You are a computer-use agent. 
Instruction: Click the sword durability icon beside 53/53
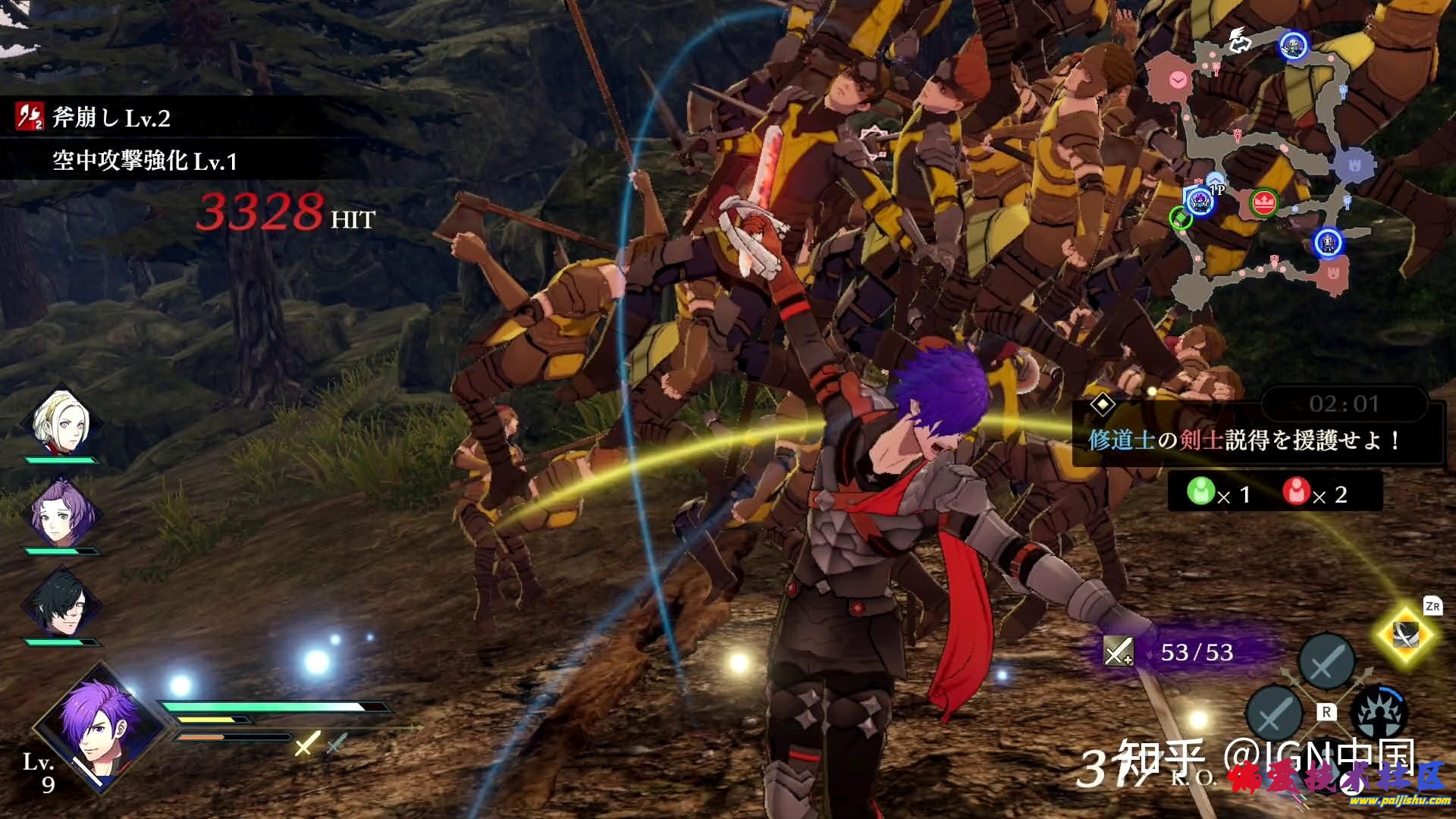pyautogui.click(x=1118, y=651)
